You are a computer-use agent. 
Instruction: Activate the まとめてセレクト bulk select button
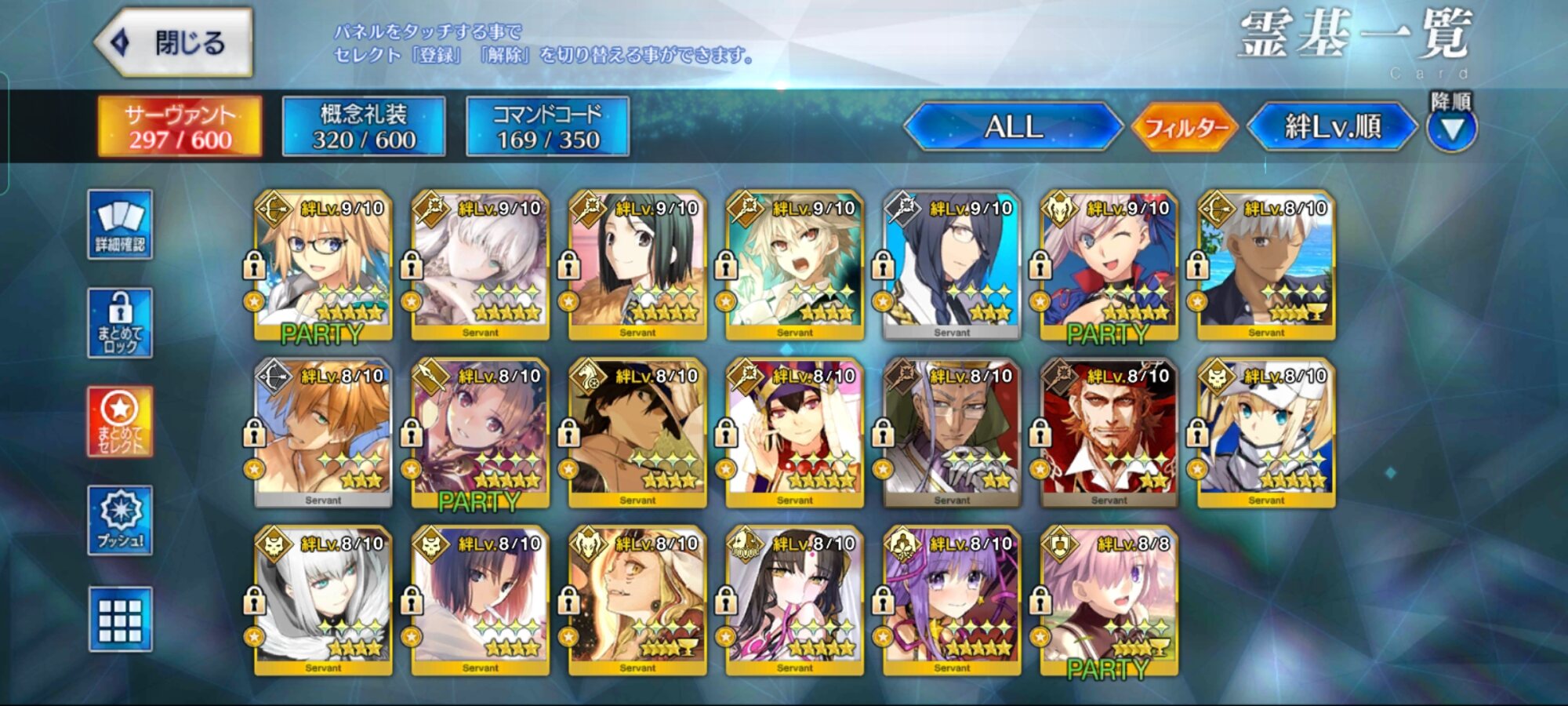120,422
